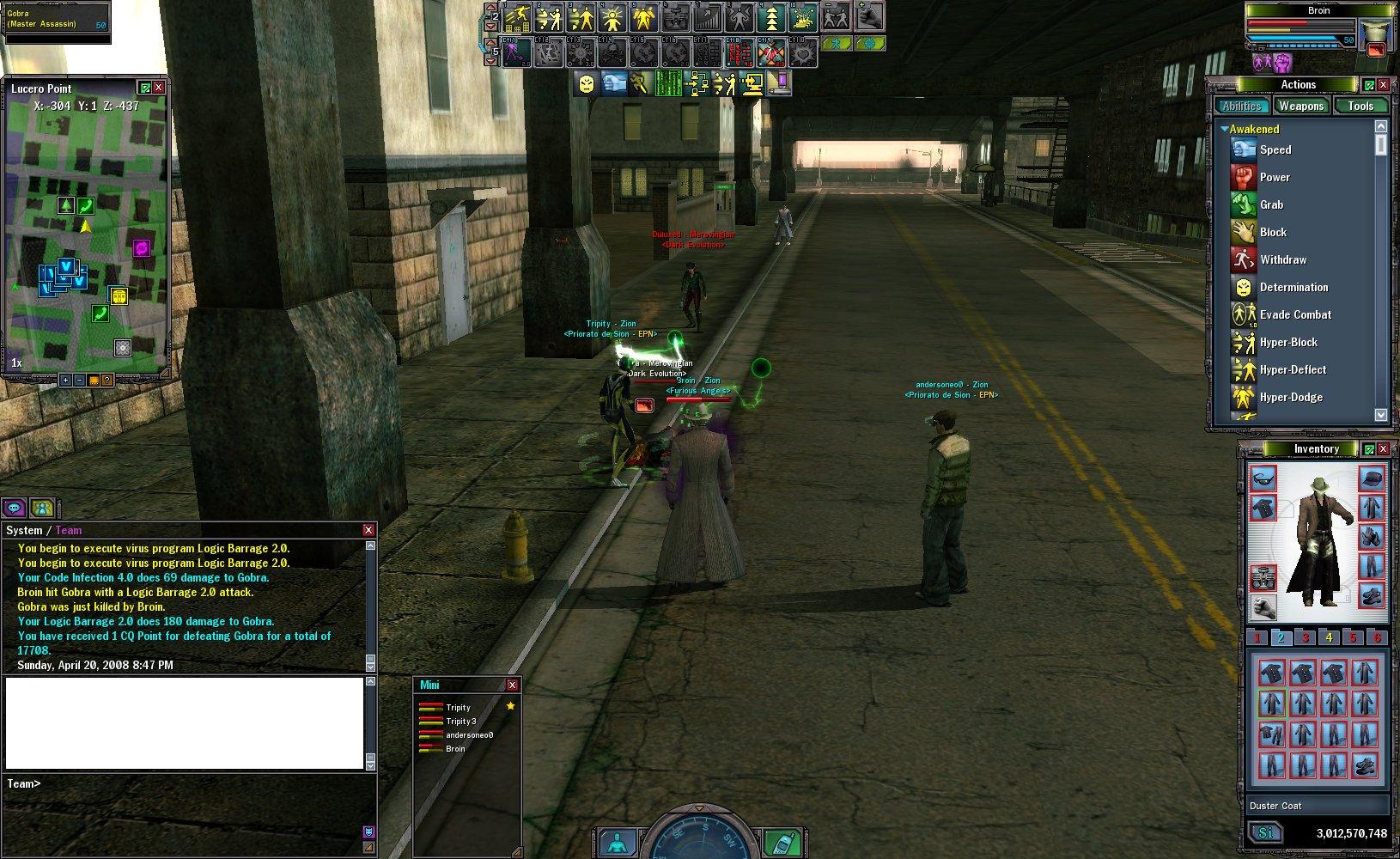Pick the Hyper-Dodge ability
The height and width of the screenshot is (859, 1400).
pos(1291,397)
